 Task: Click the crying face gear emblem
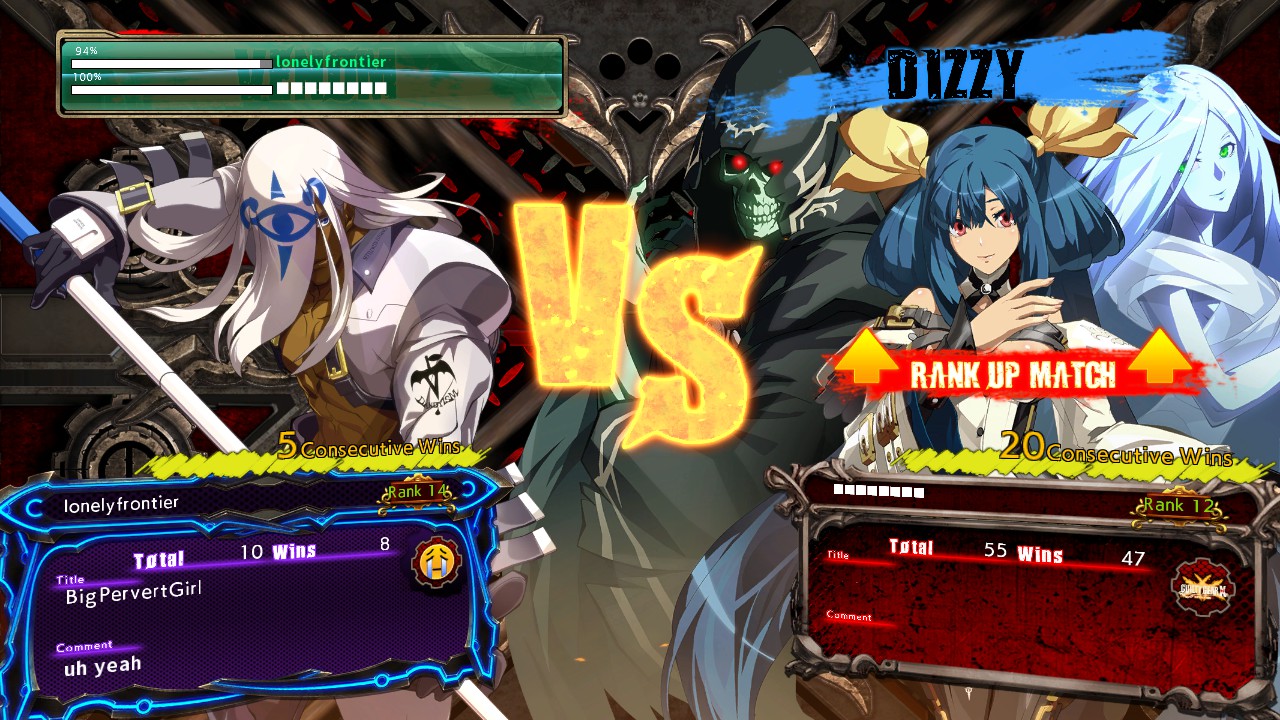pyautogui.click(x=437, y=562)
